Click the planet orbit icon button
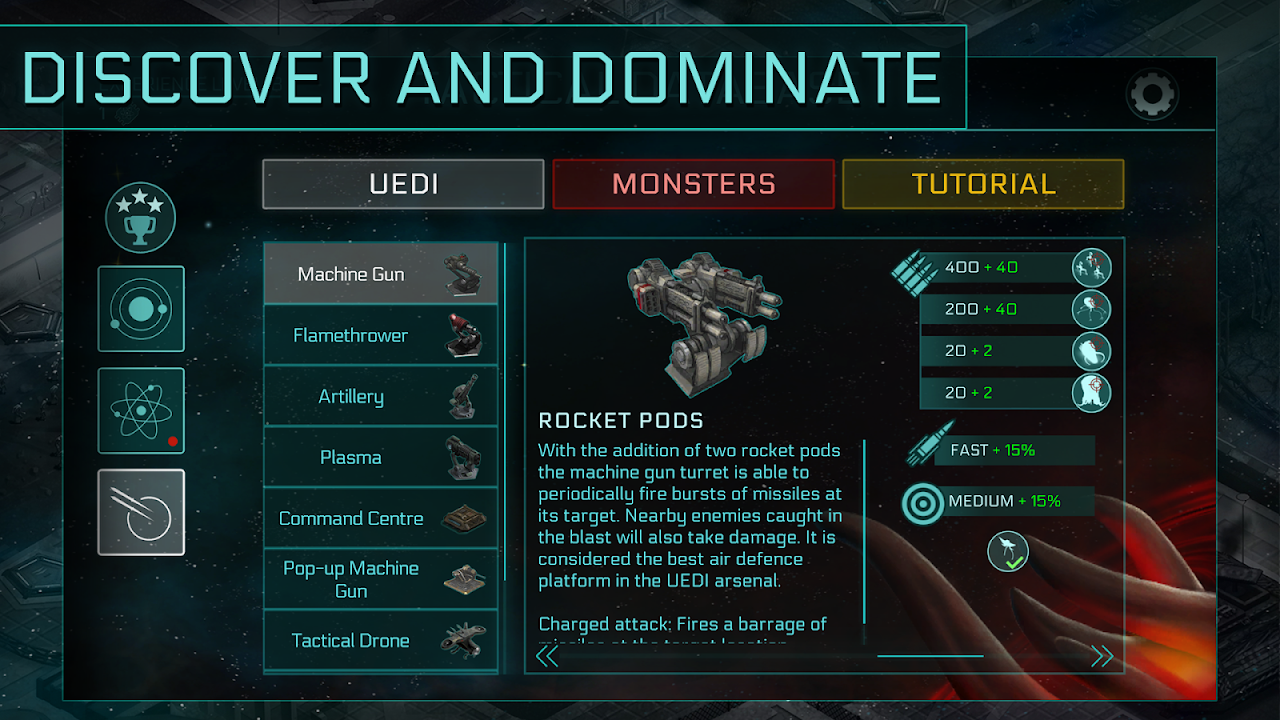The image size is (1280, 720). (141, 309)
